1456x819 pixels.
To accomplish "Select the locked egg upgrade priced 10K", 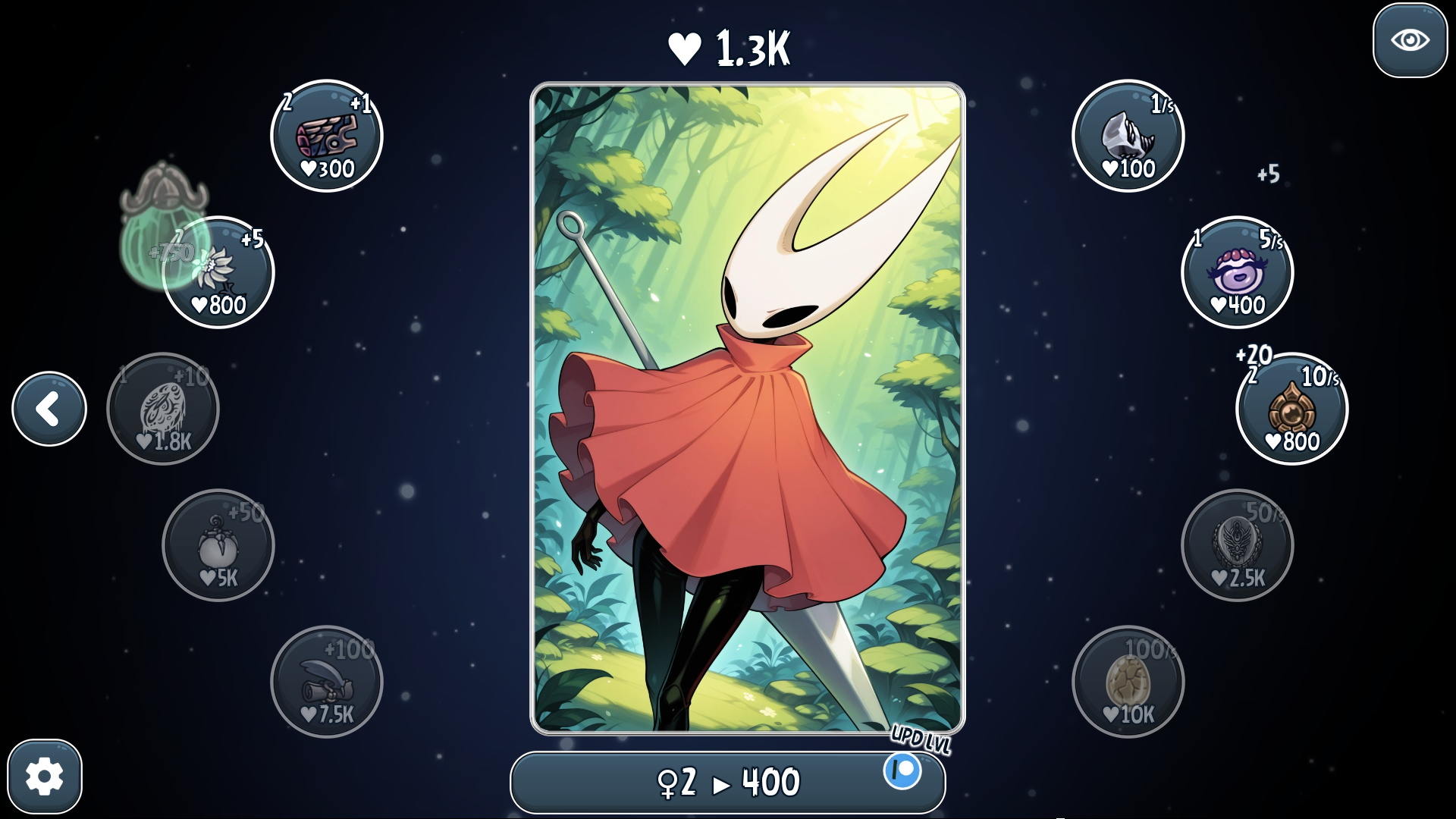I will (1128, 681).
